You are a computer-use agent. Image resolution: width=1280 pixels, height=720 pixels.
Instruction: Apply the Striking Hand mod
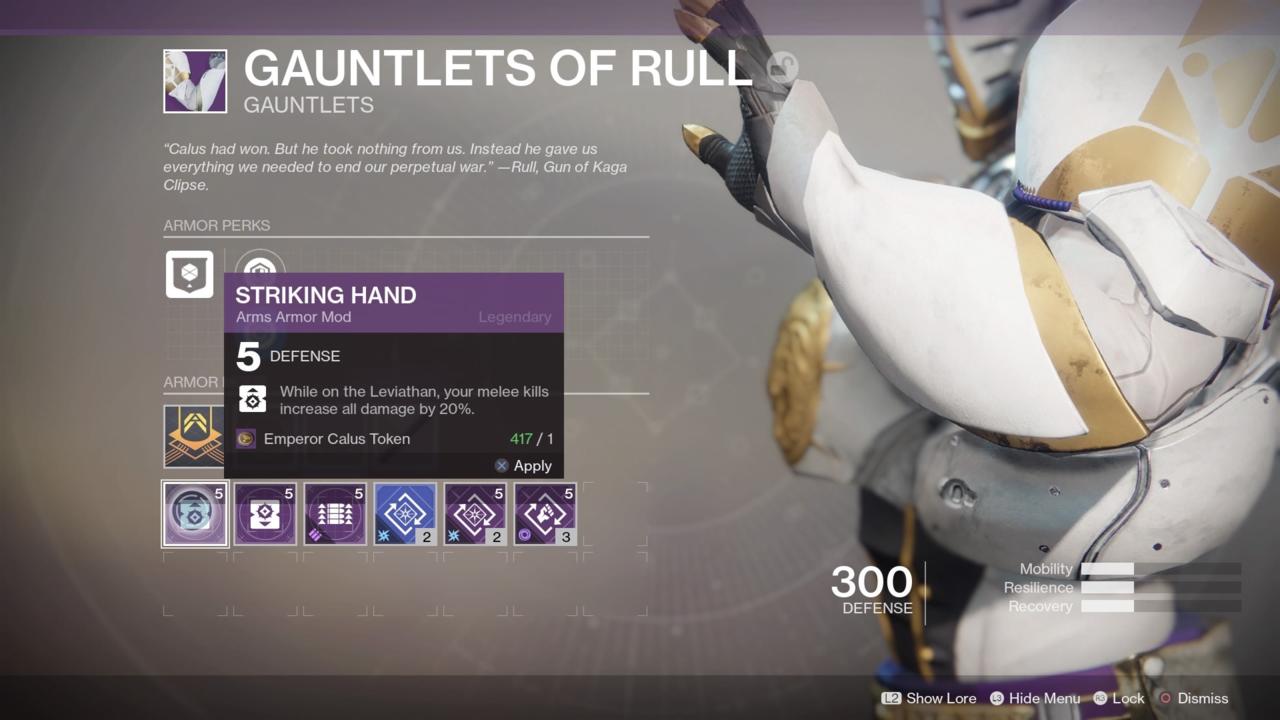523,466
